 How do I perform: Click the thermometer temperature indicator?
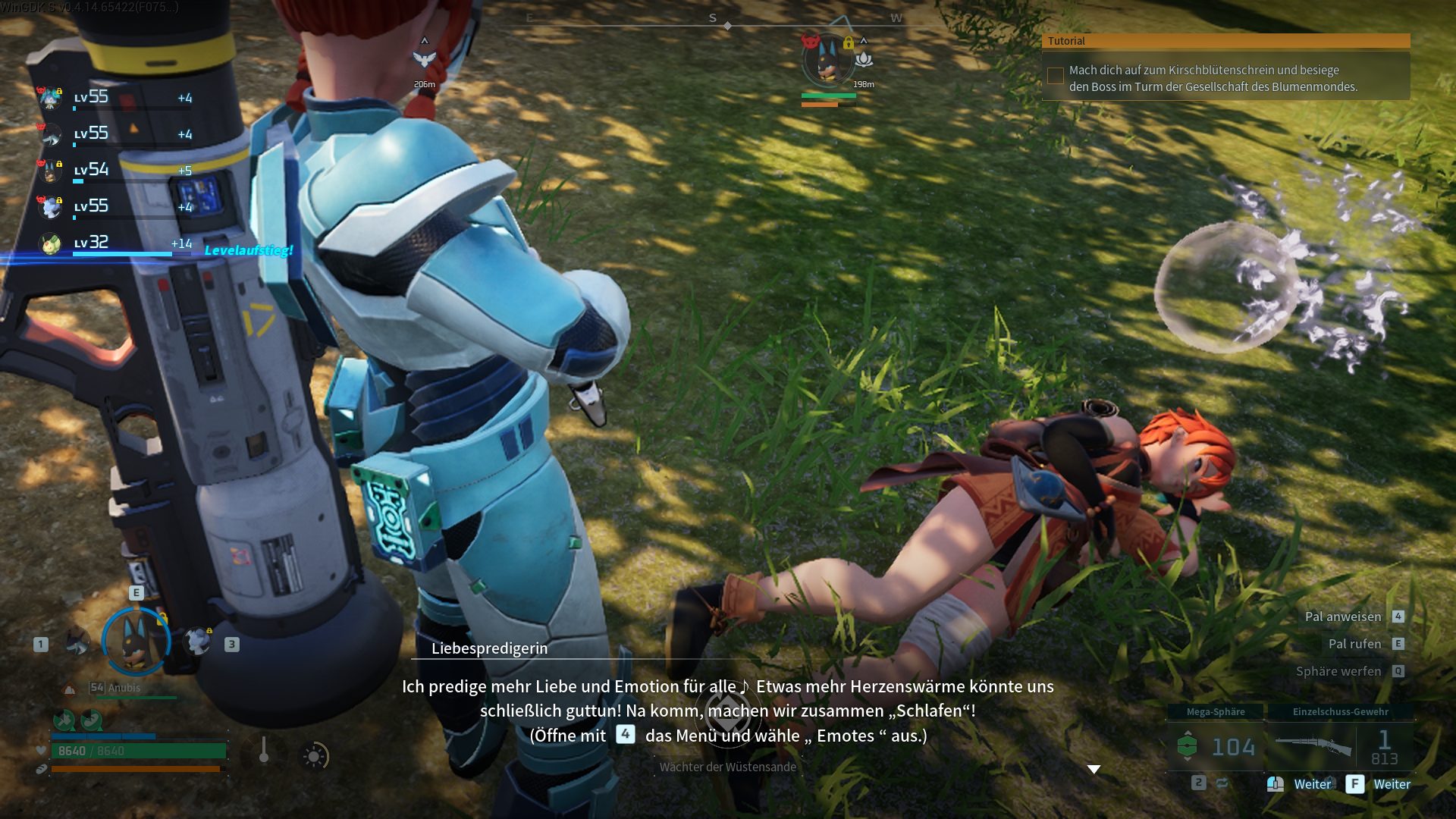pos(263,752)
